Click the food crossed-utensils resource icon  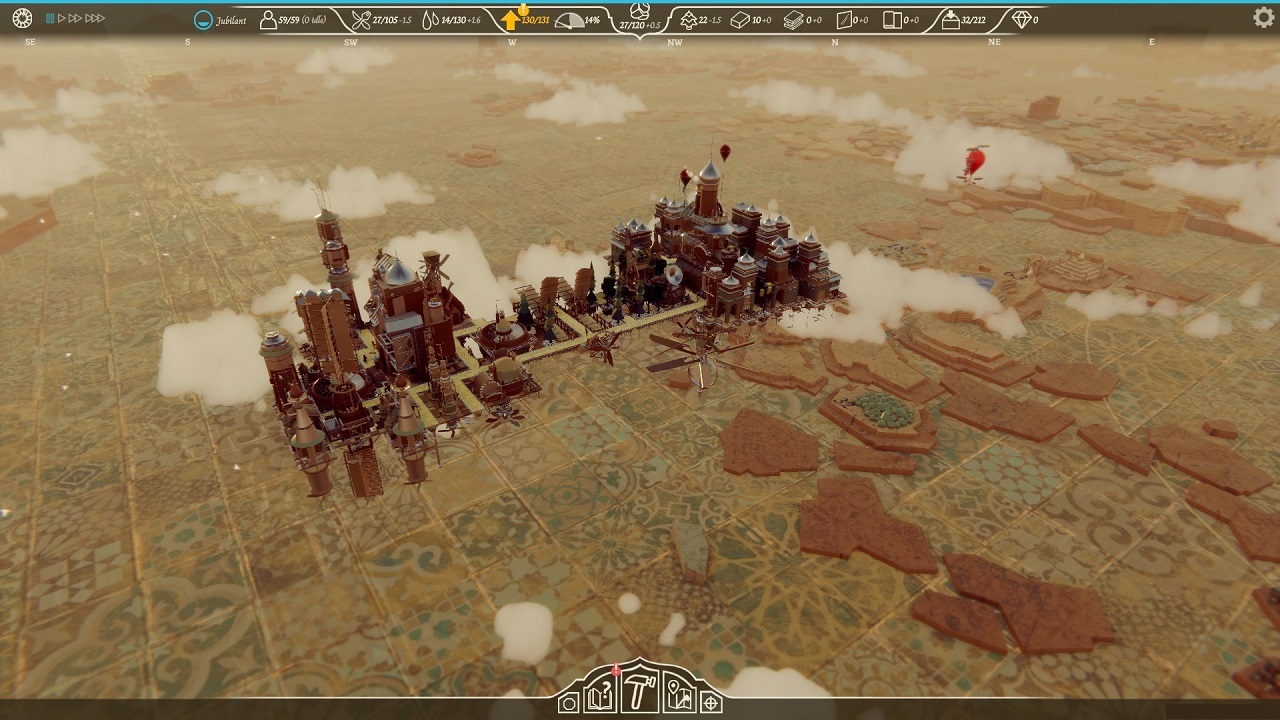[360, 17]
